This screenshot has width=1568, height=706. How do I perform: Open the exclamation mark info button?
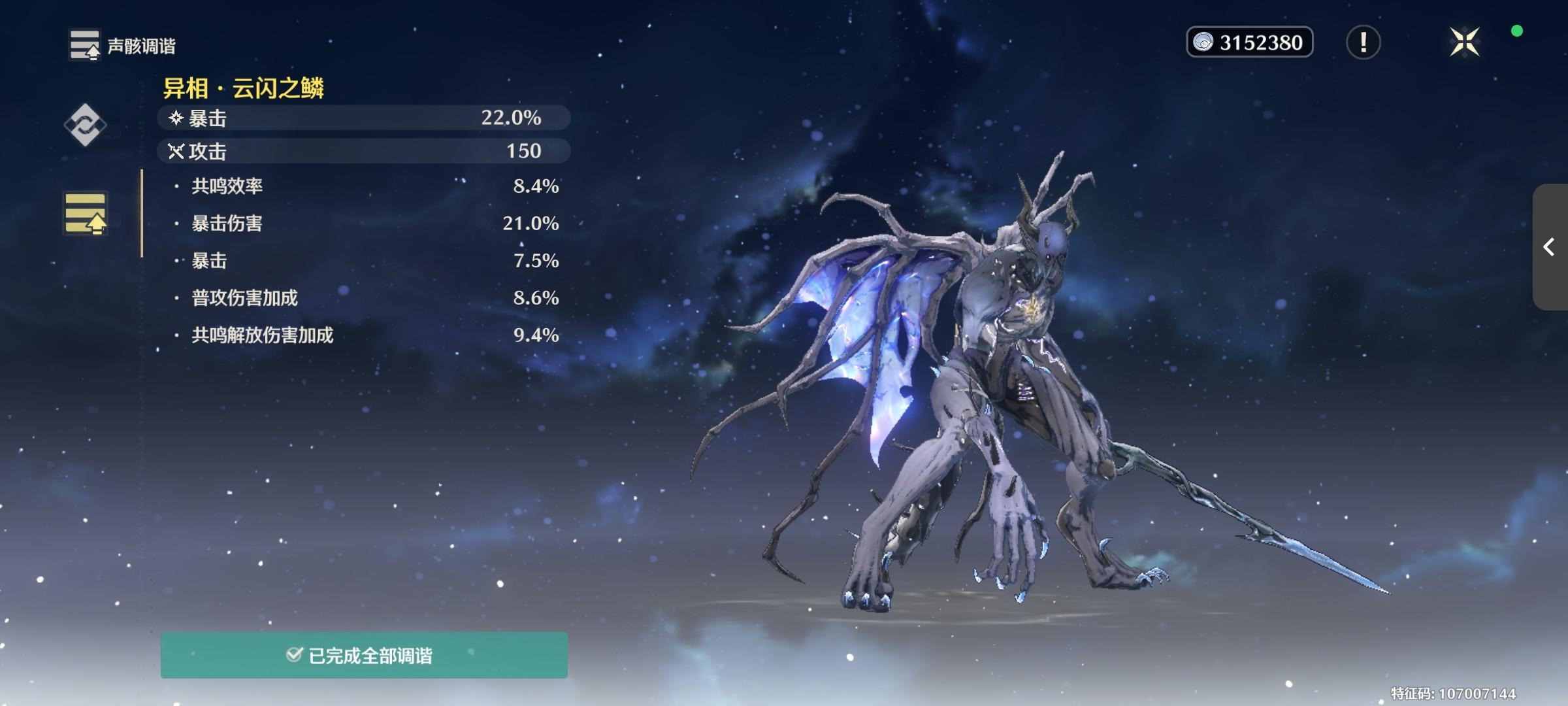1363,42
